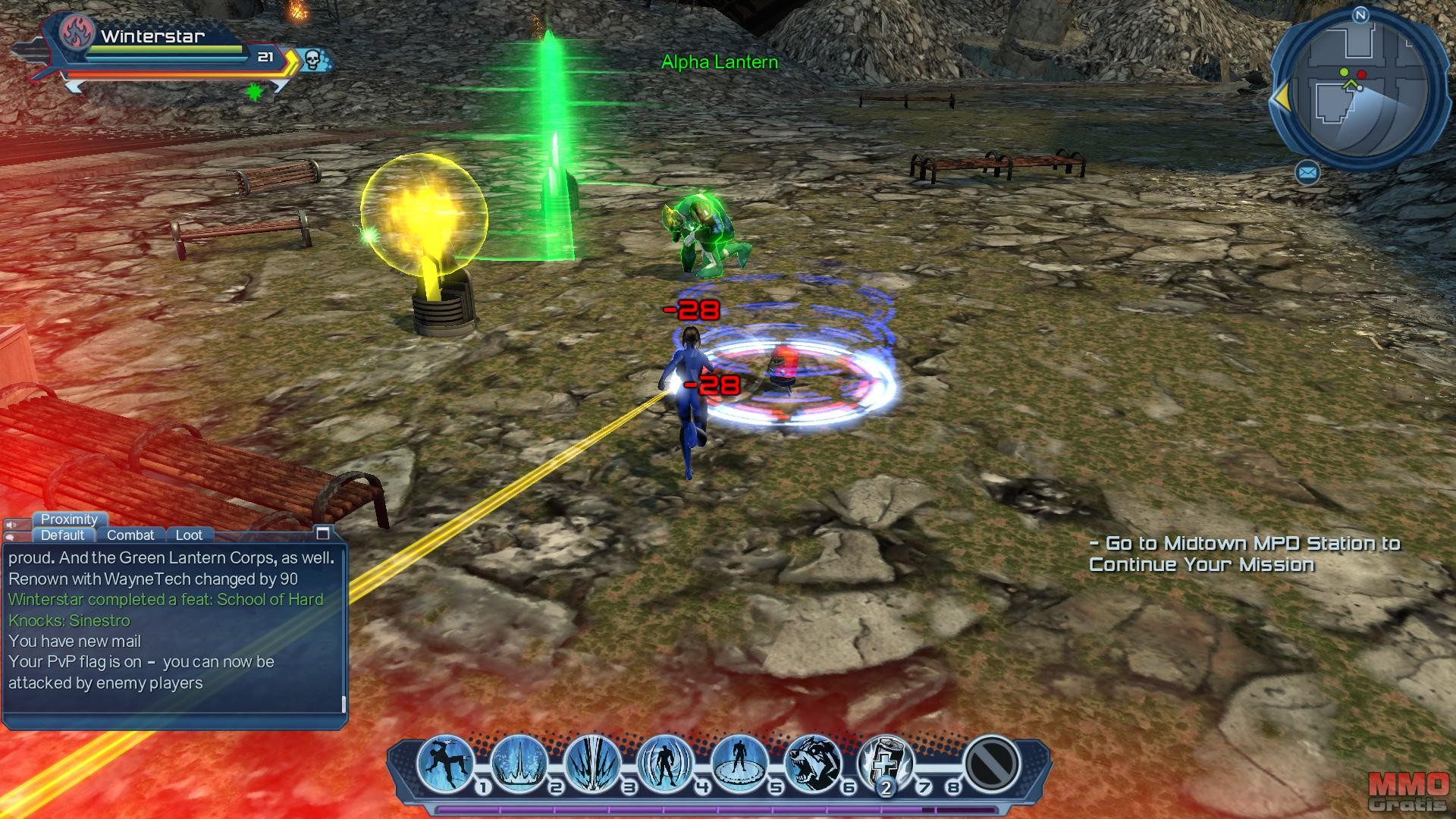Switch to the Combat chat tab
Image resolution: width=1456 pixels, height=819 pixels.
[x=130, y=535]
